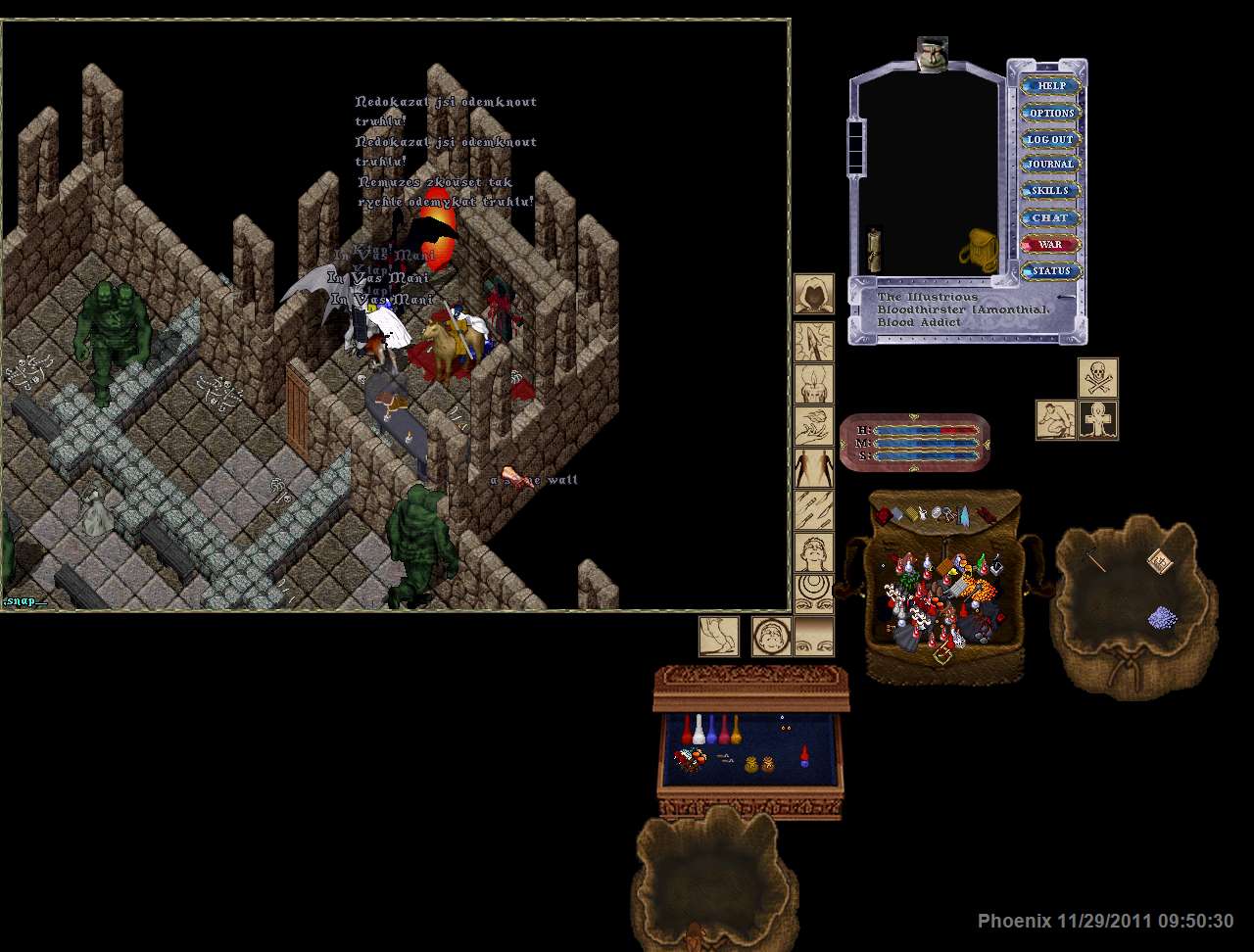Use the ankh cross spell icon
Viewport: 1254px width, 952px height.
[1098, 420]
